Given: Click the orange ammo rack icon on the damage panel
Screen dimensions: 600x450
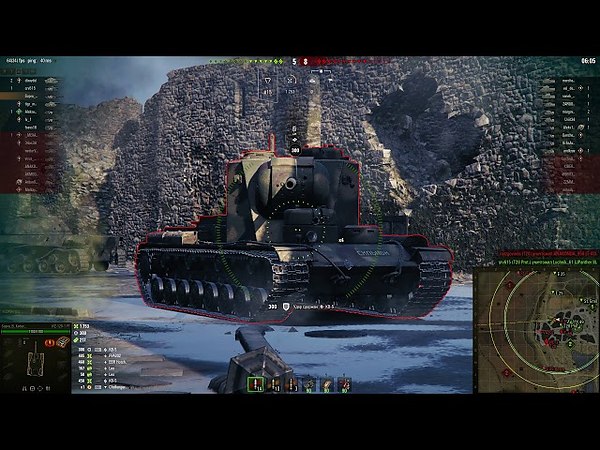Looking at the screenshot, I should [x=62, y=343].
